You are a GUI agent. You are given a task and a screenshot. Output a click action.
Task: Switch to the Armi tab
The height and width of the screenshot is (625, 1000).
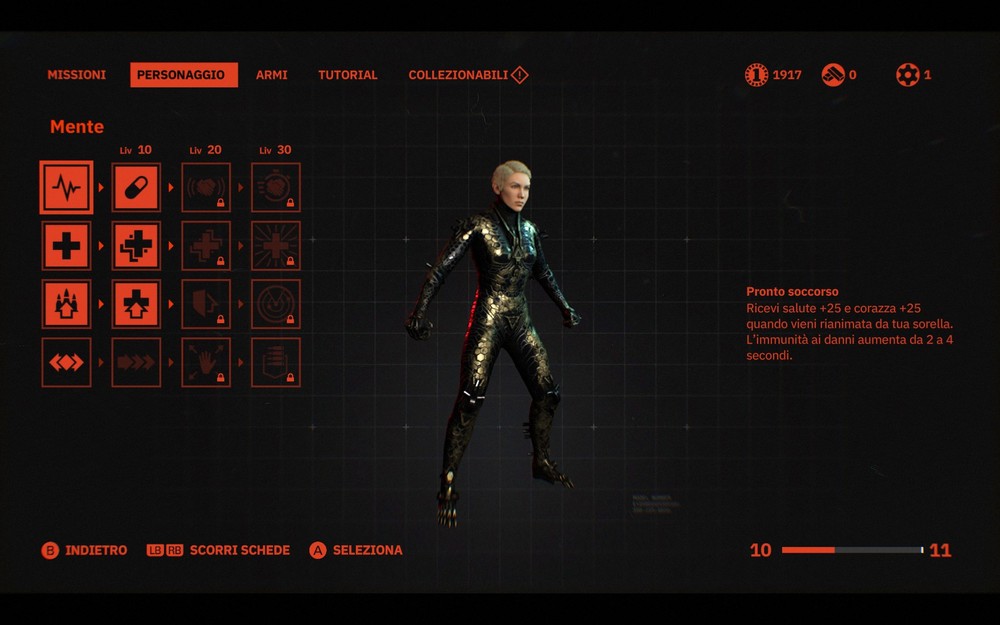tap(271, 75)
